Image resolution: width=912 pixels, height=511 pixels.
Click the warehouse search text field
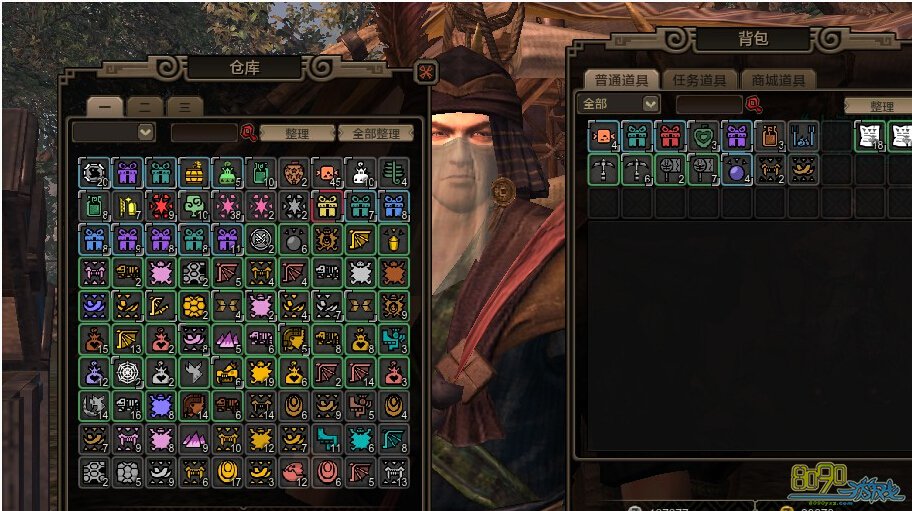point(203,132)
